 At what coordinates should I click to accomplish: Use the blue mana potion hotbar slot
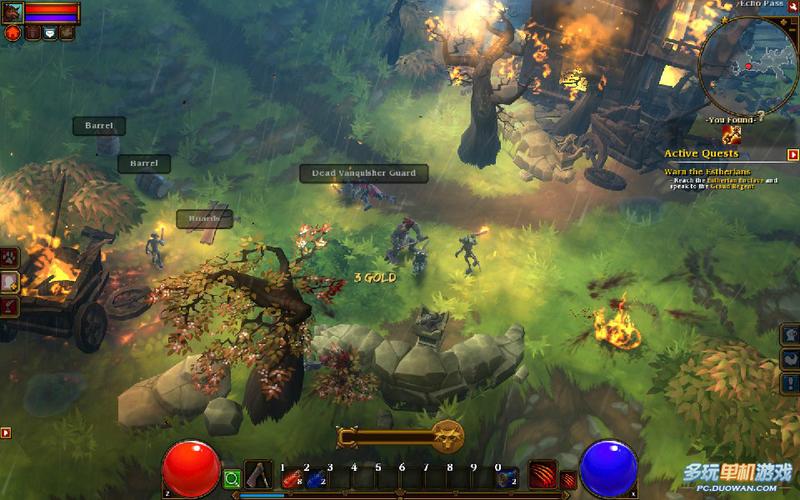[x=316, y=480]
